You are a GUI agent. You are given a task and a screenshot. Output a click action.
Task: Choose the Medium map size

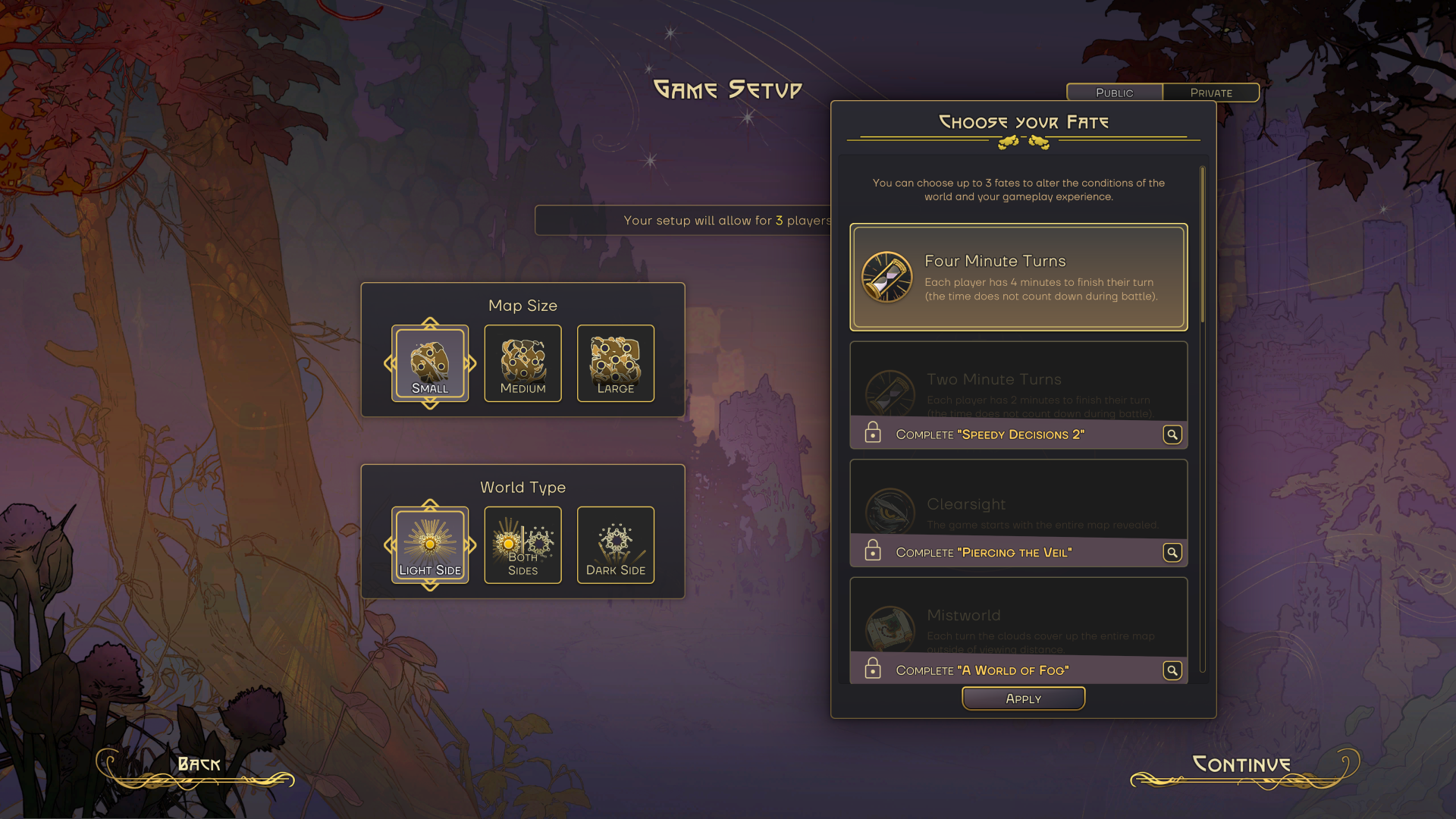coord(522,364)
